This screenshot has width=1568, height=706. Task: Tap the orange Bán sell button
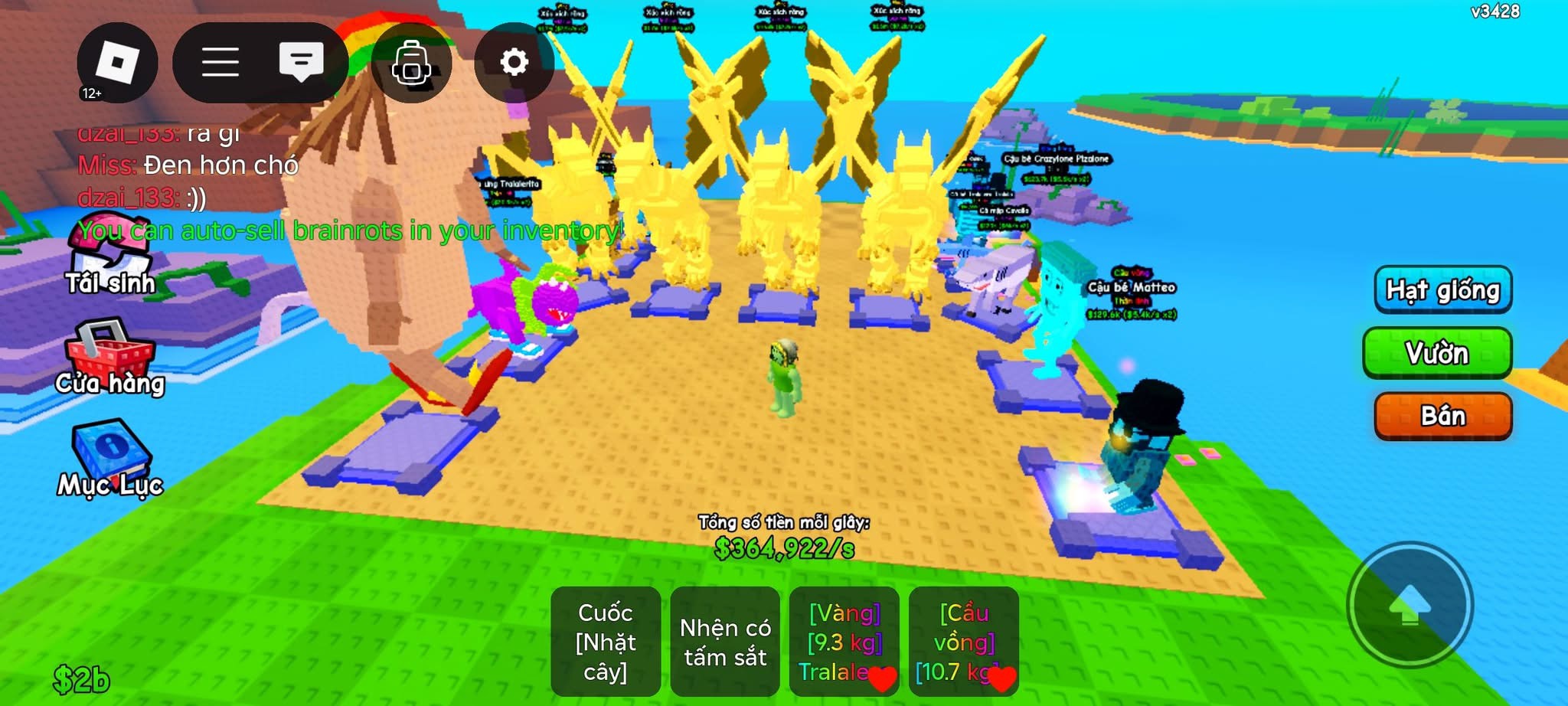click(1442, 416)
